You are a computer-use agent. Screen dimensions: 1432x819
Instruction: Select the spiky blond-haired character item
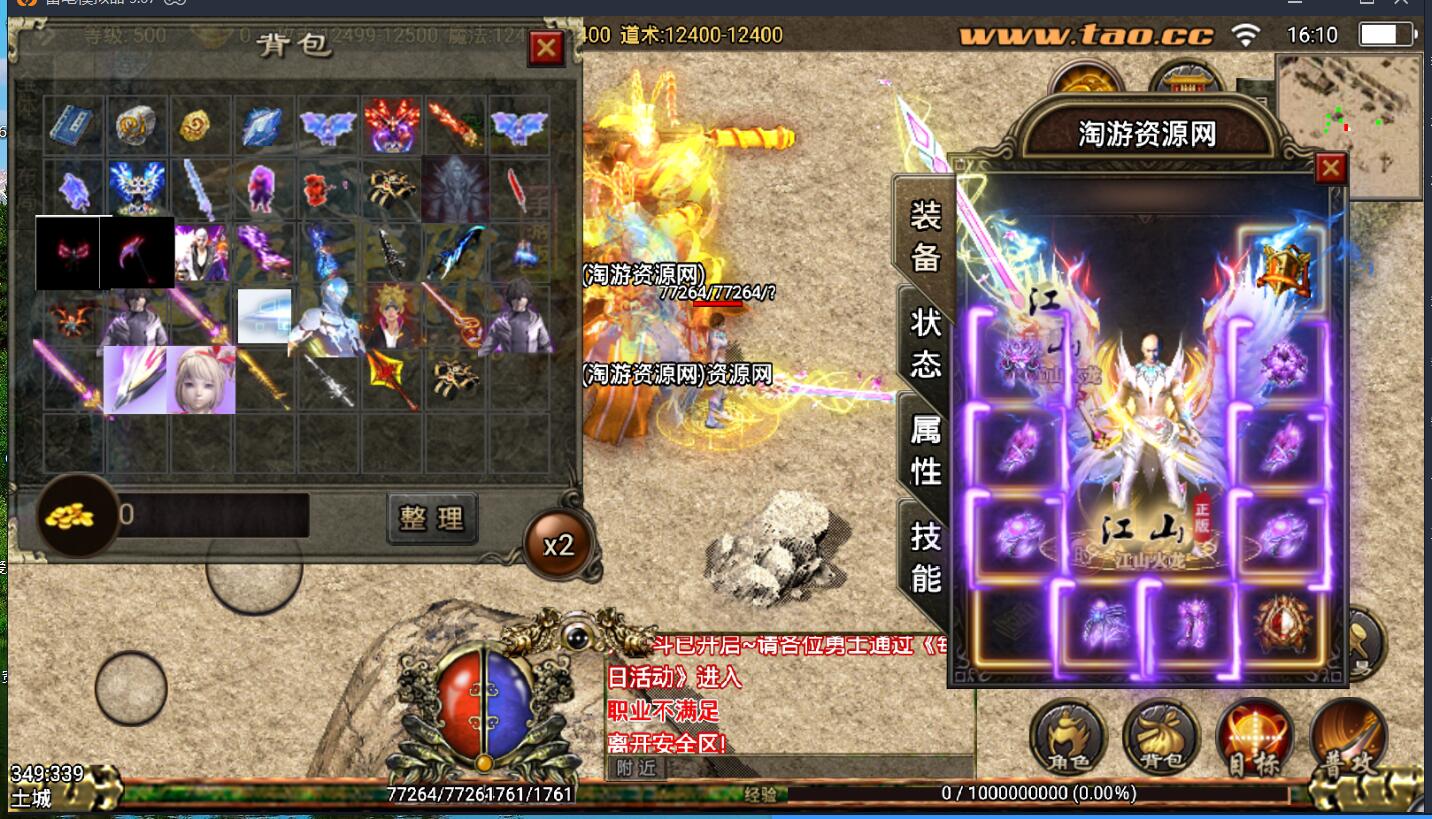392,317
